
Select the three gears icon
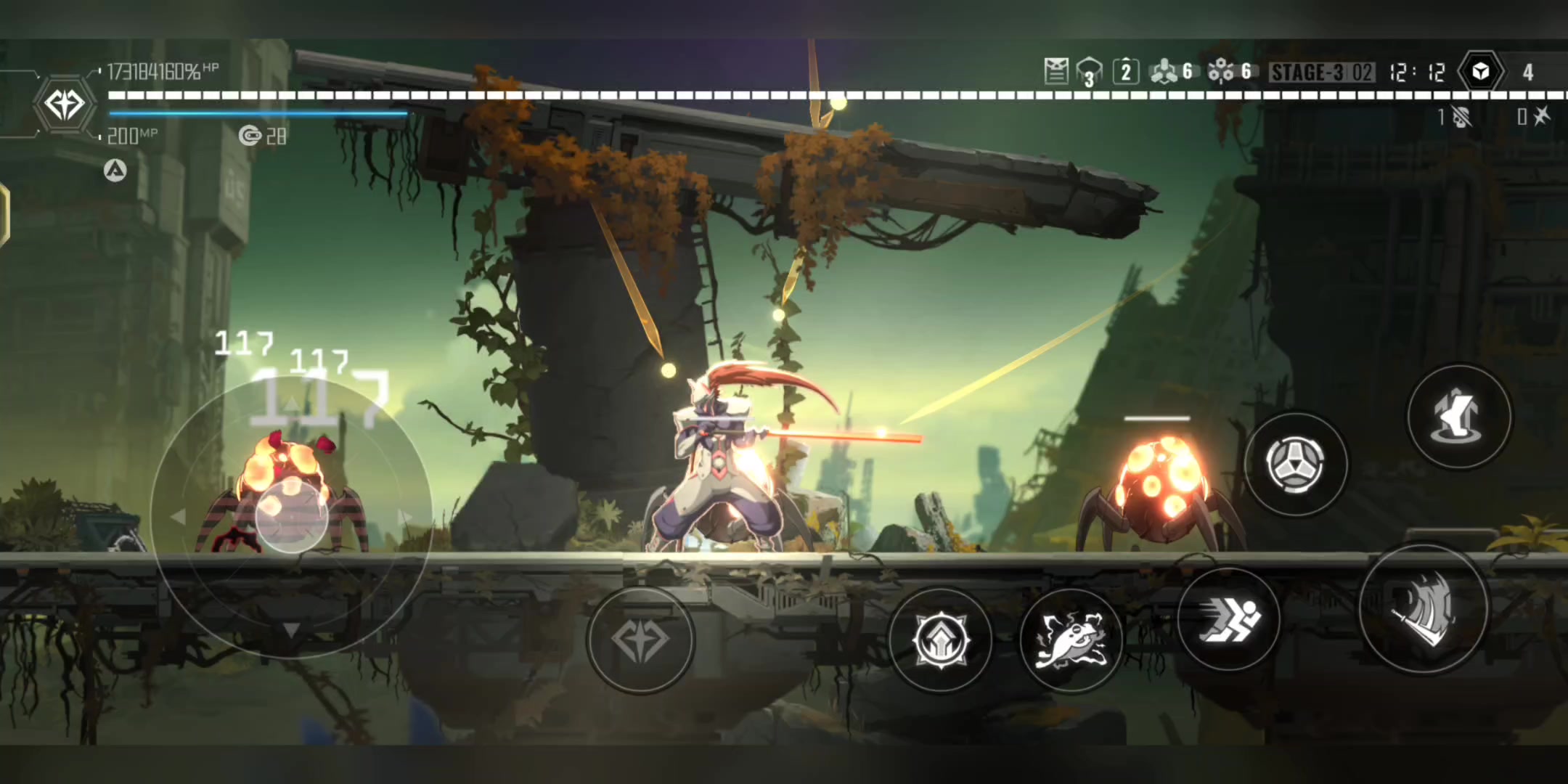[x=1221, y=72]
